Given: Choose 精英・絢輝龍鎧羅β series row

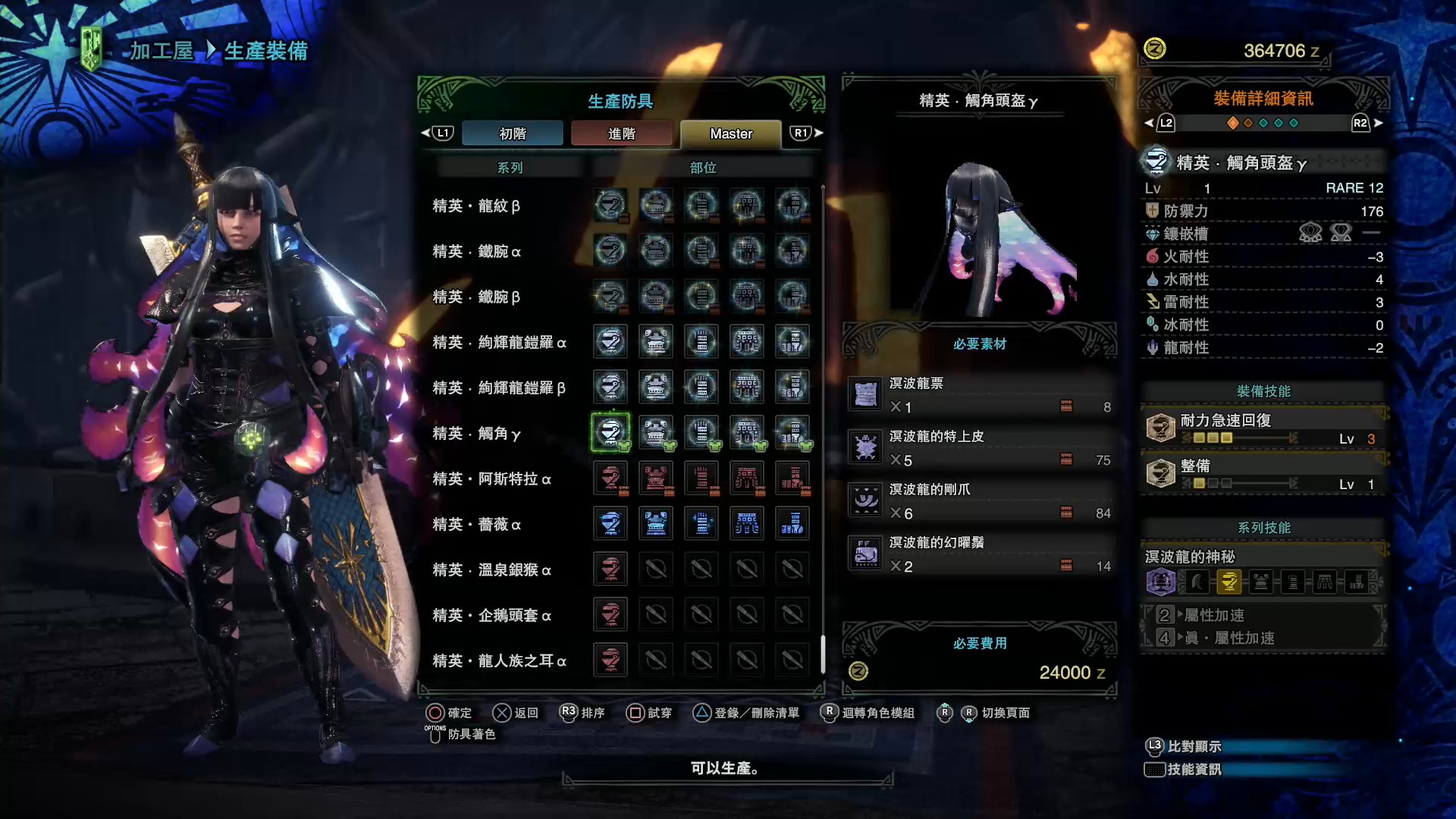Looking at the screenshot, I should point(499,388).
